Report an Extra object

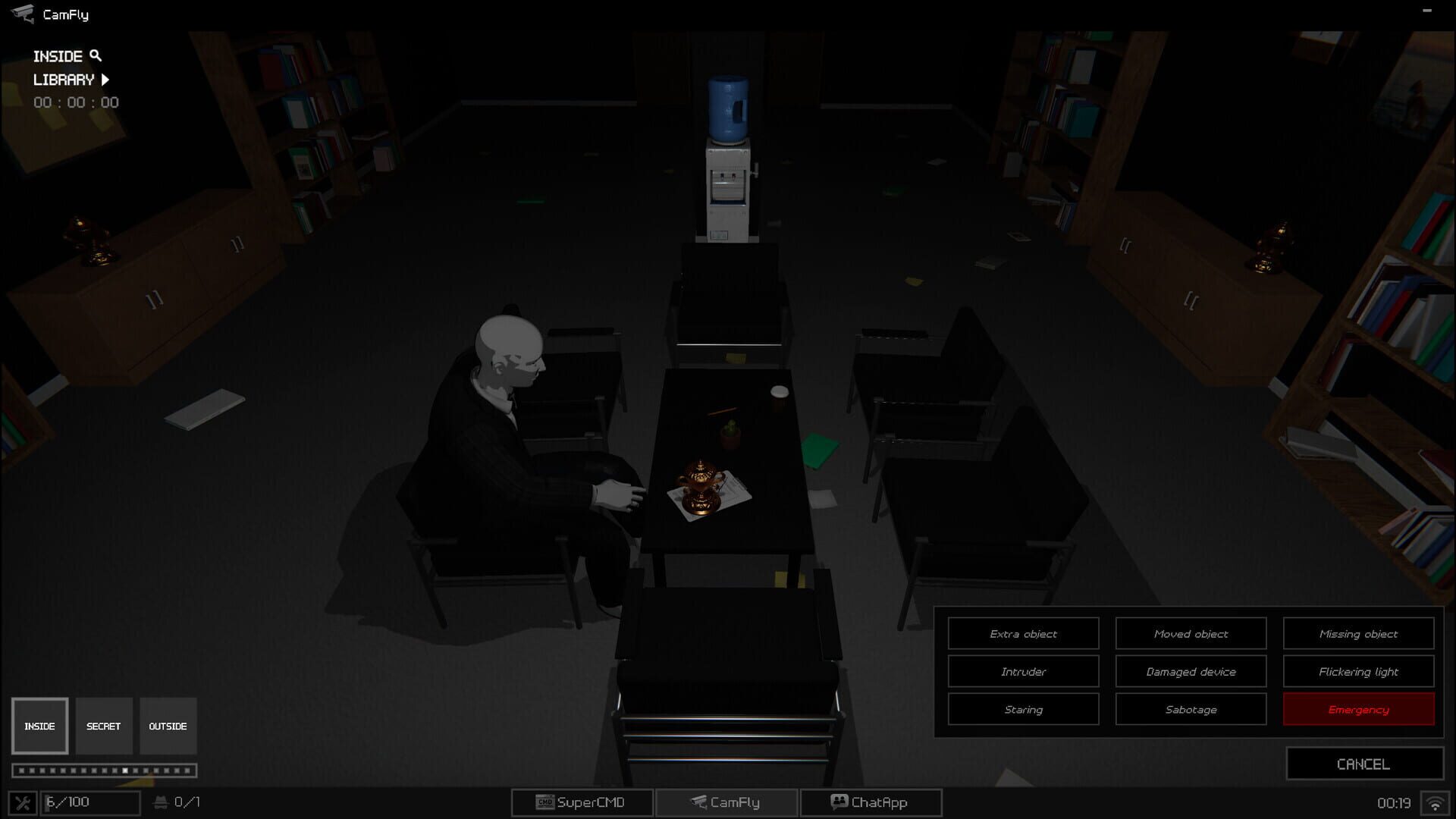point(1023,633)
